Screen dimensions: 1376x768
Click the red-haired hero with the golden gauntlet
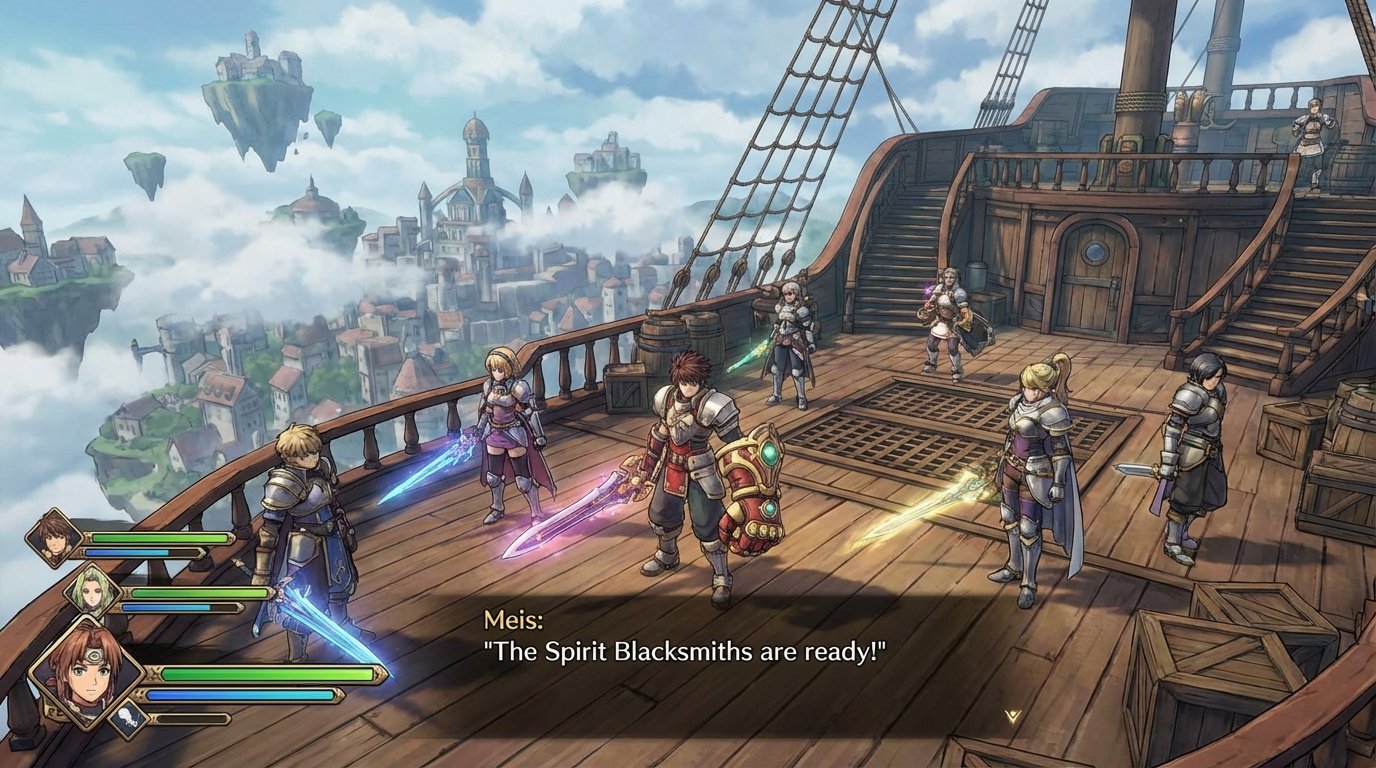coord(690,470)
